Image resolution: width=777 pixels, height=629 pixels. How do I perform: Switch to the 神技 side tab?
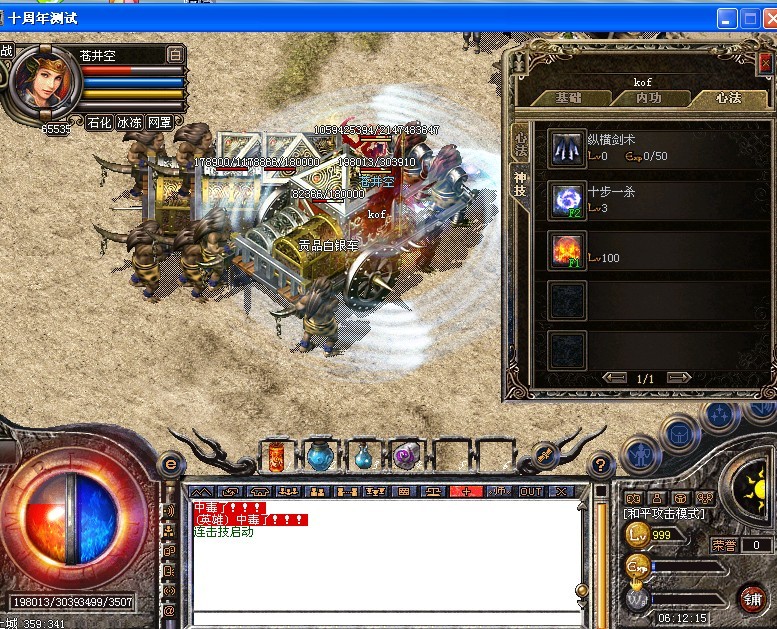pyautogui.click(x=520, y=186)
